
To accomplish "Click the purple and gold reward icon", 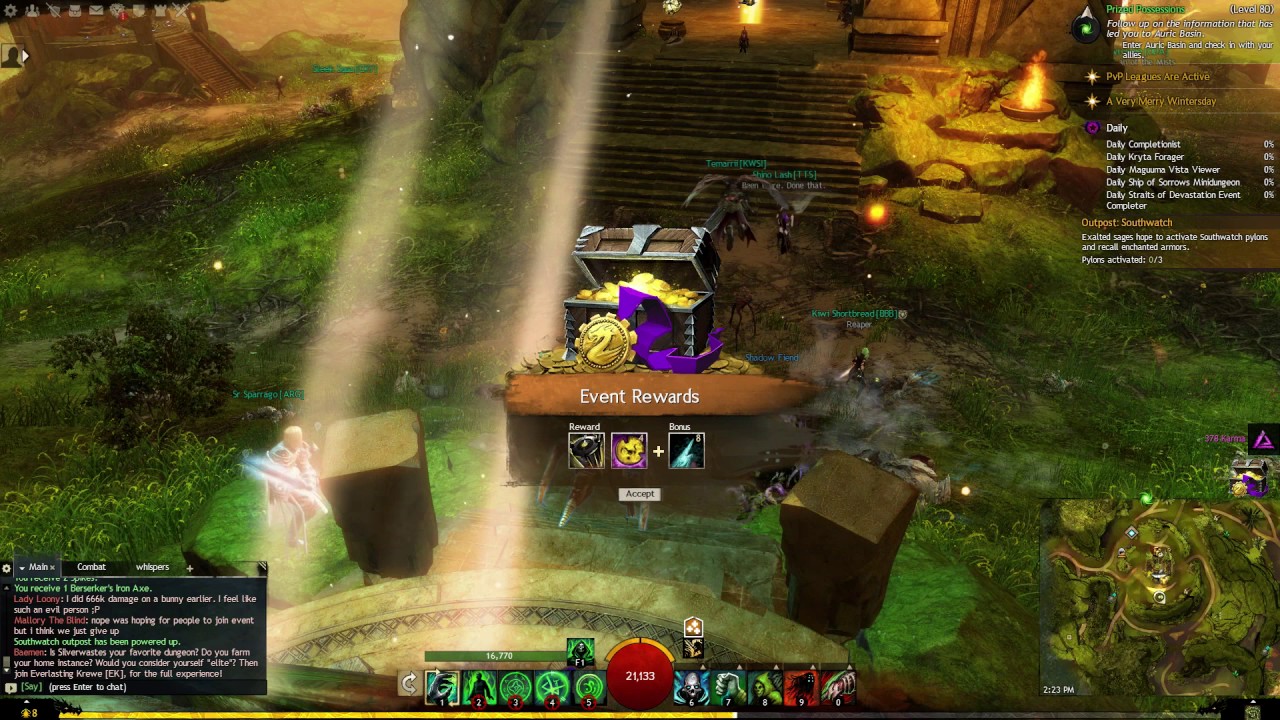I will (629, 451).
